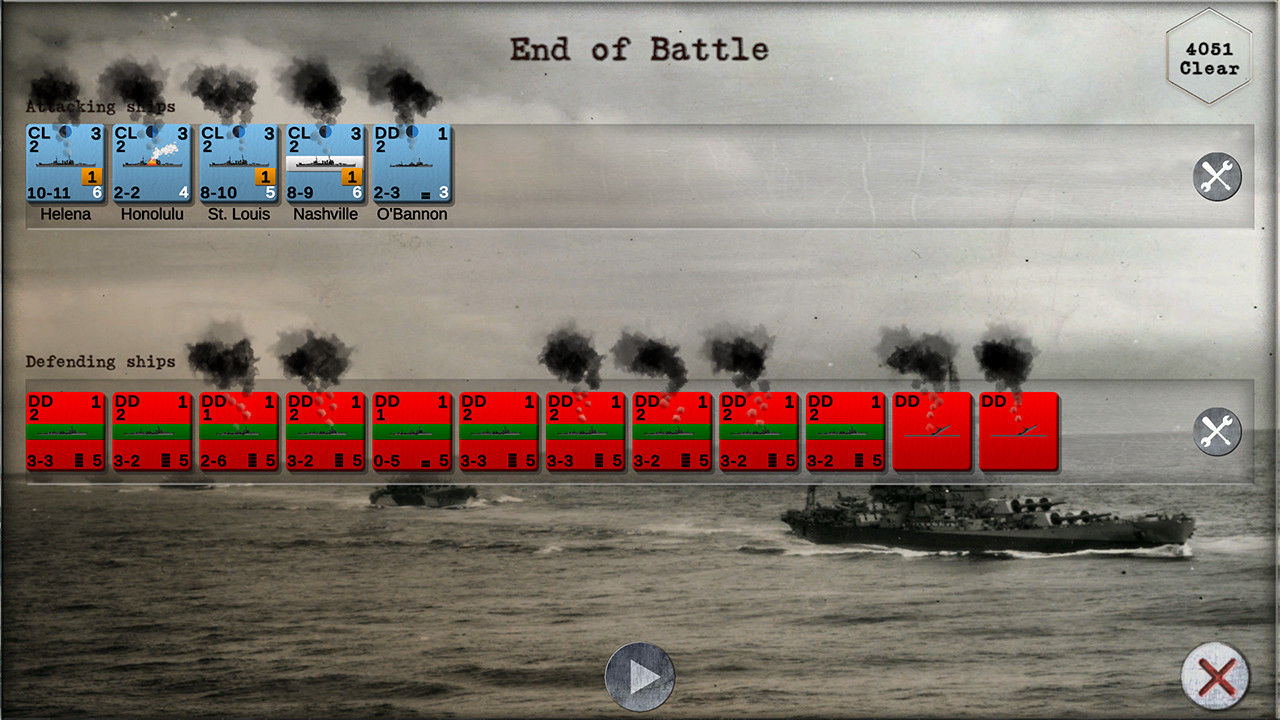Pick the O'Bannon destroyer counter
This screenshot has height=720, width=1280.
tap(412, 163)
